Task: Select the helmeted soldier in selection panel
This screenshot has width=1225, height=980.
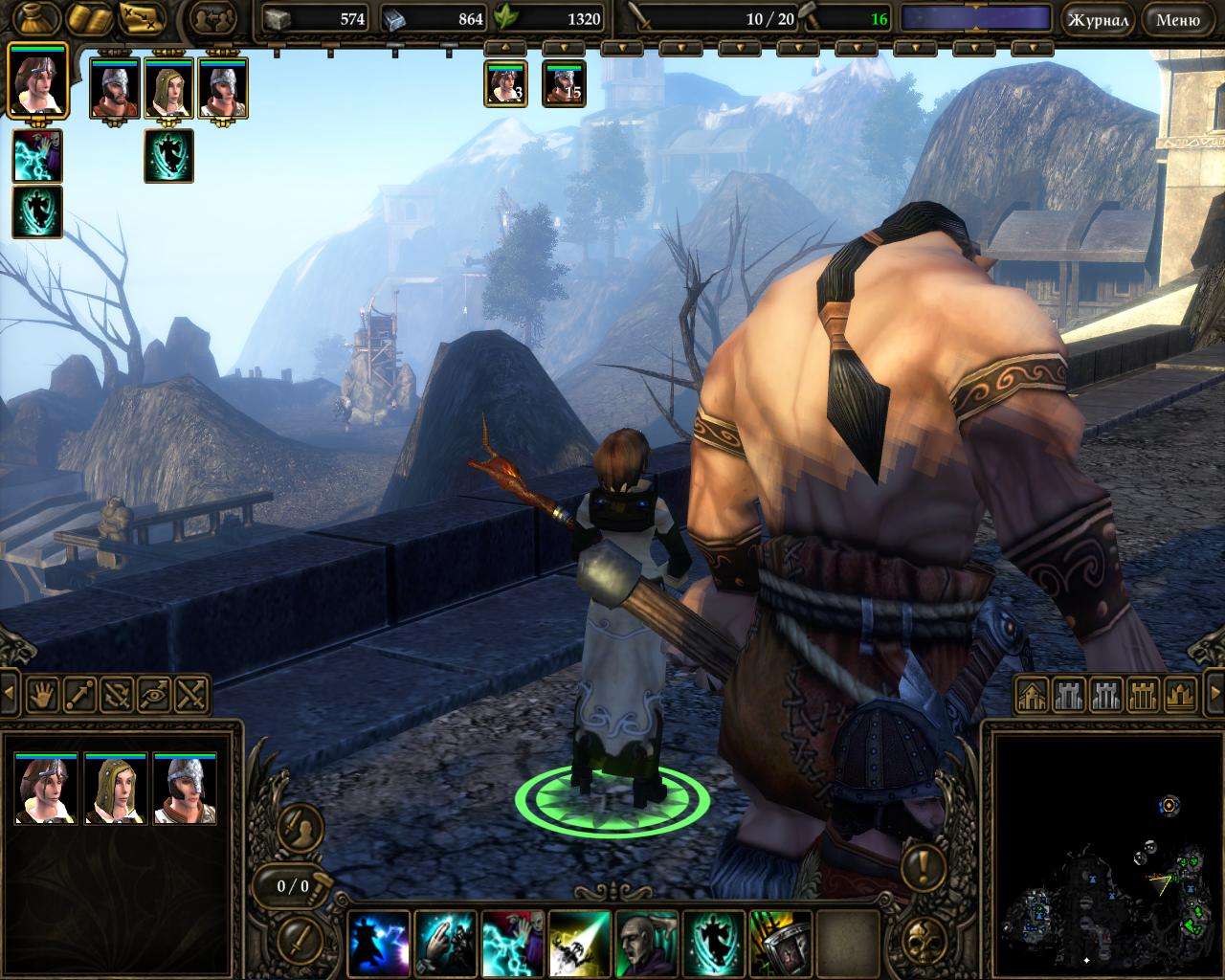Action: [186, 791]
